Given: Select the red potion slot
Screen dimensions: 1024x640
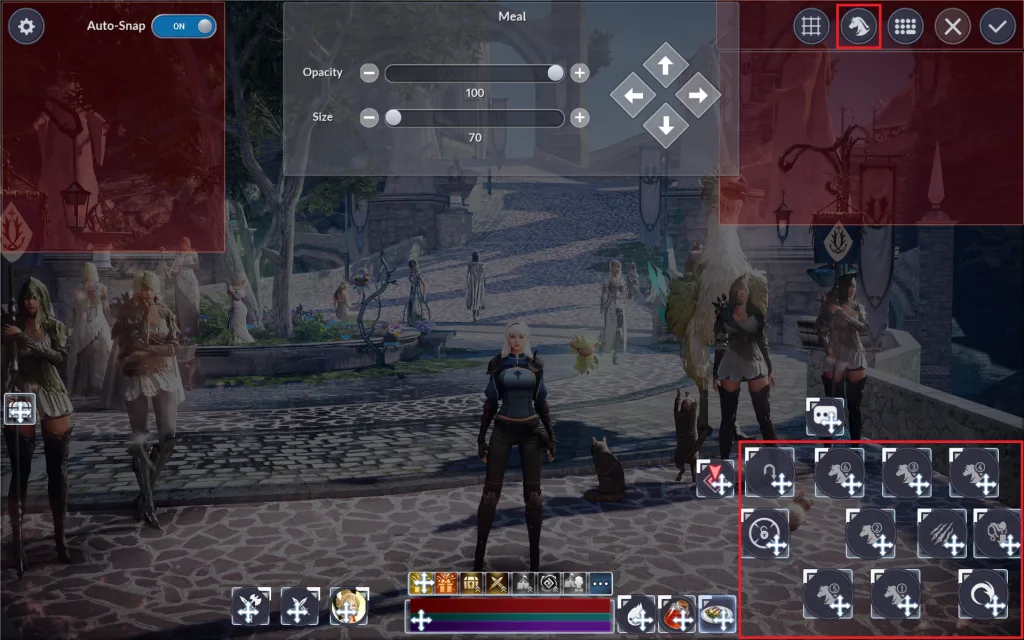Looking at the screenshot, I should coord(678,613).
